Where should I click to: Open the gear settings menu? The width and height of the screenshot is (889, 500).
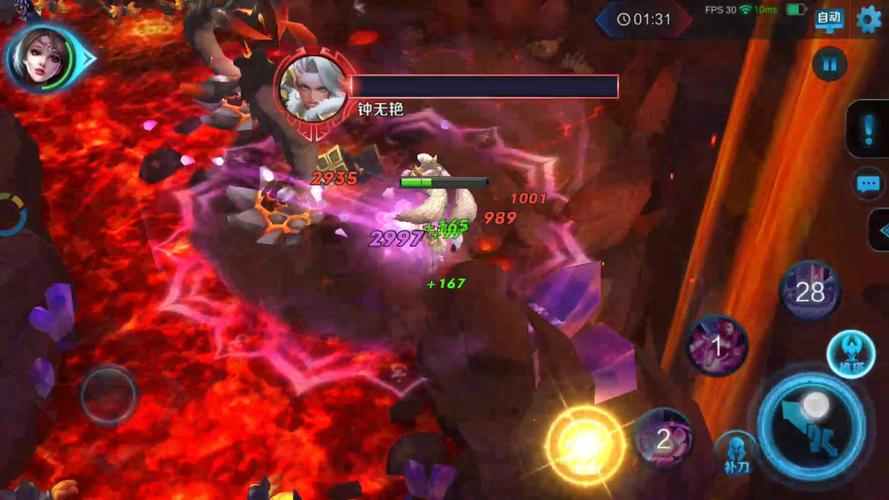869,19
